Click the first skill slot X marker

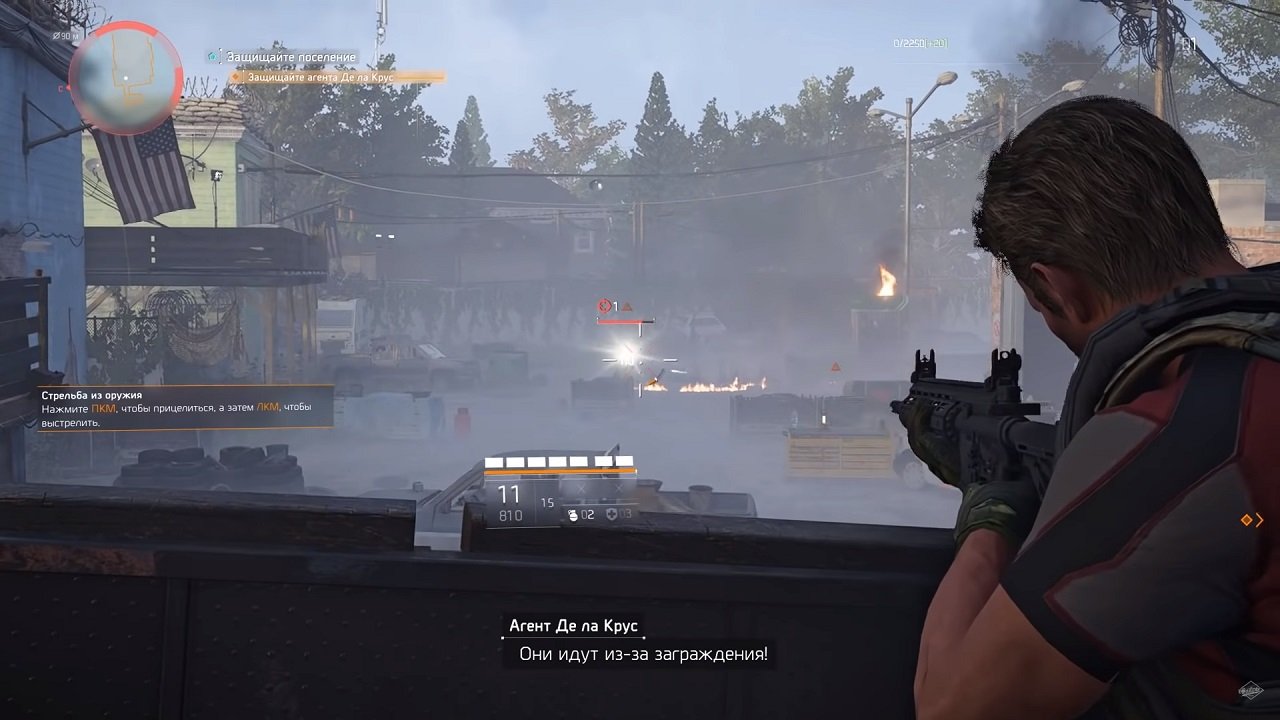pos(582,488)
